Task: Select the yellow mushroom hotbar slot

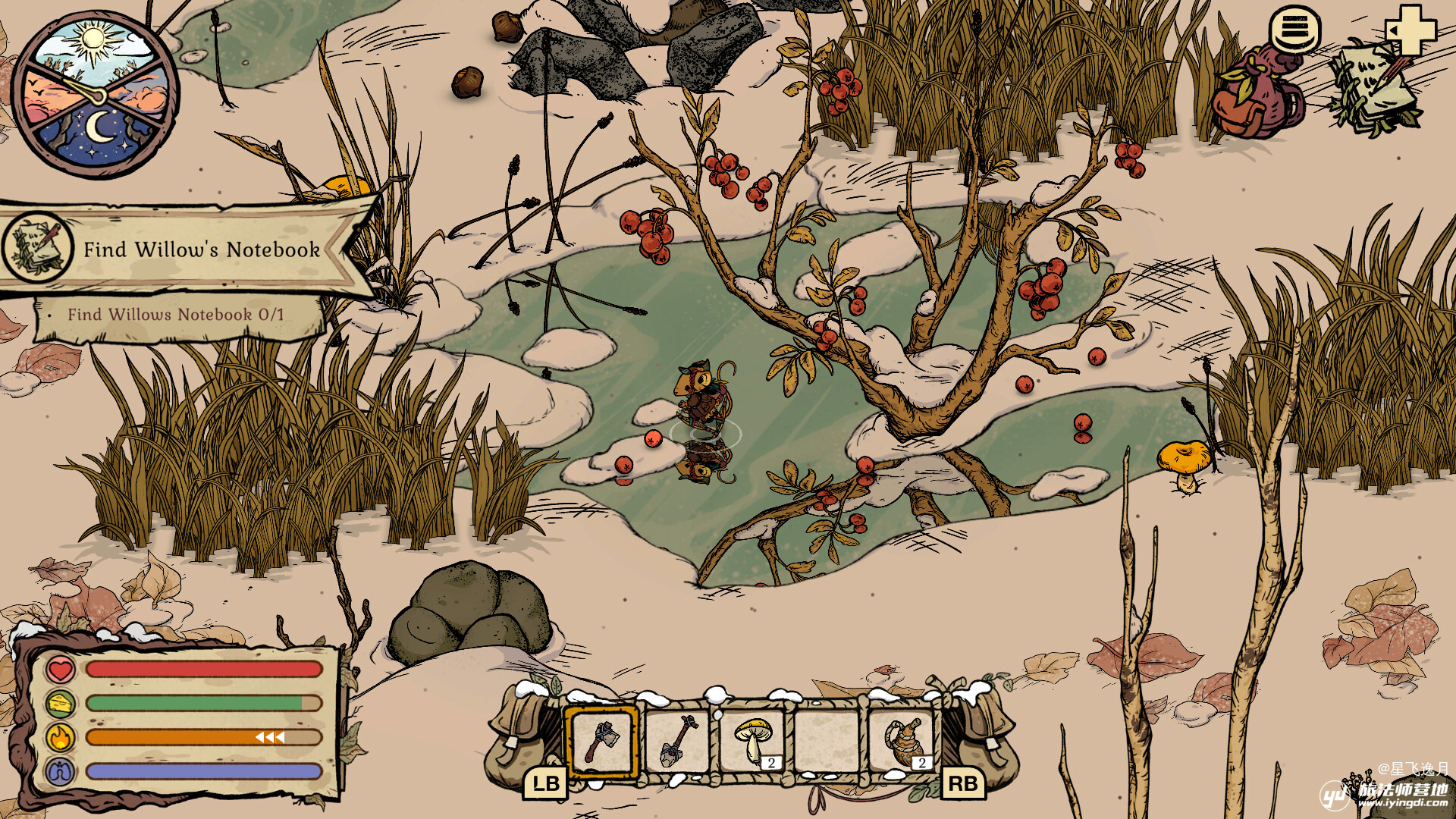Action: point(753,741)
